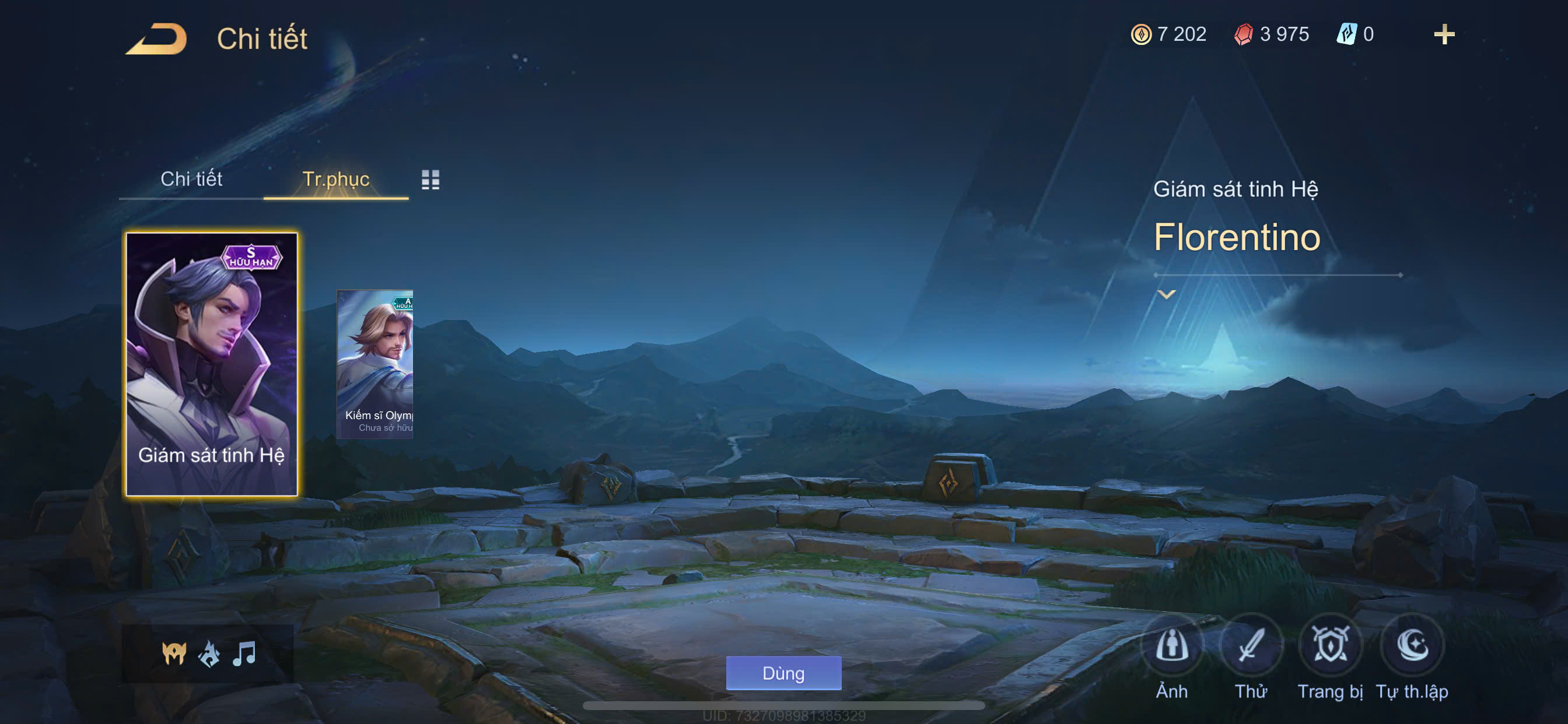The height and width of the screenshot is (724, 1568).
Task: Click the gold coin currency icon
Action: pyautogui.click(x=1140, y=34)
